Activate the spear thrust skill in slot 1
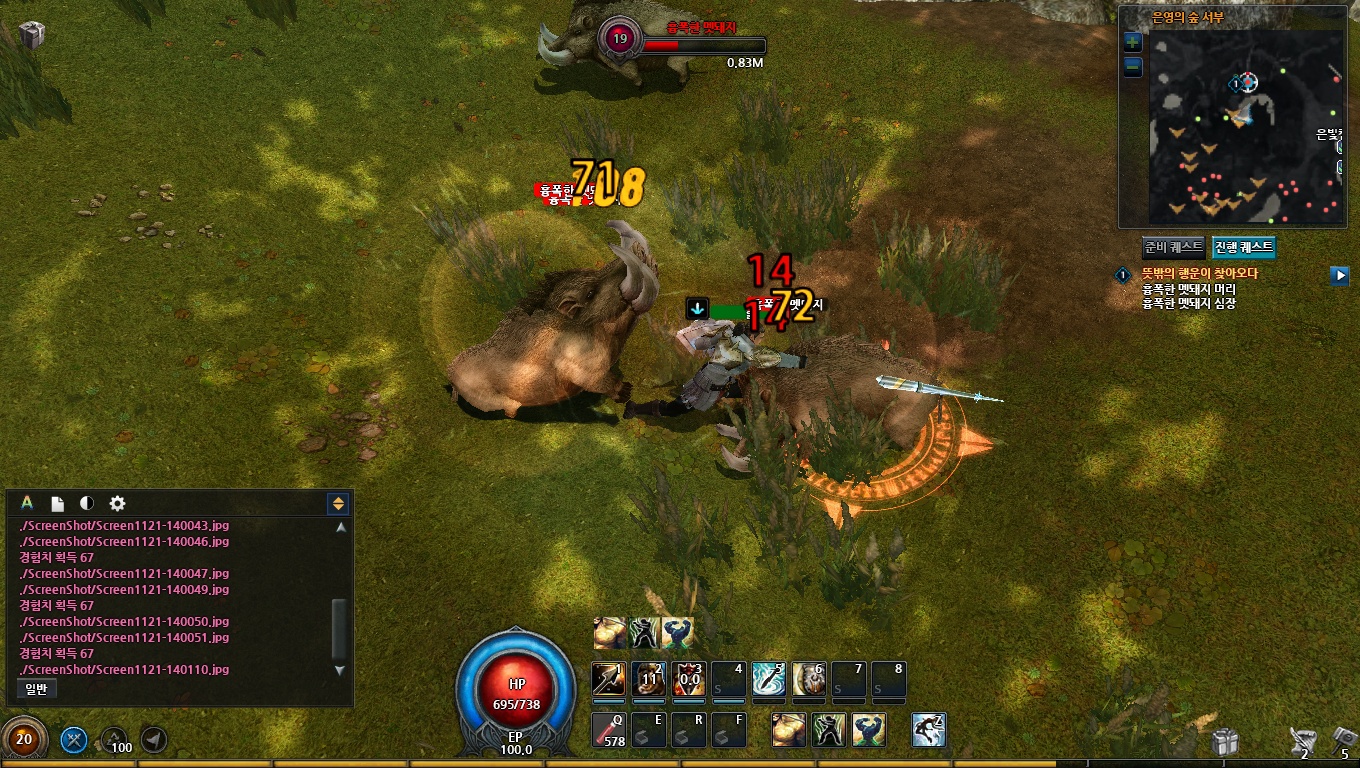This screenshot has width=1360, height=768. coord(608,679)
